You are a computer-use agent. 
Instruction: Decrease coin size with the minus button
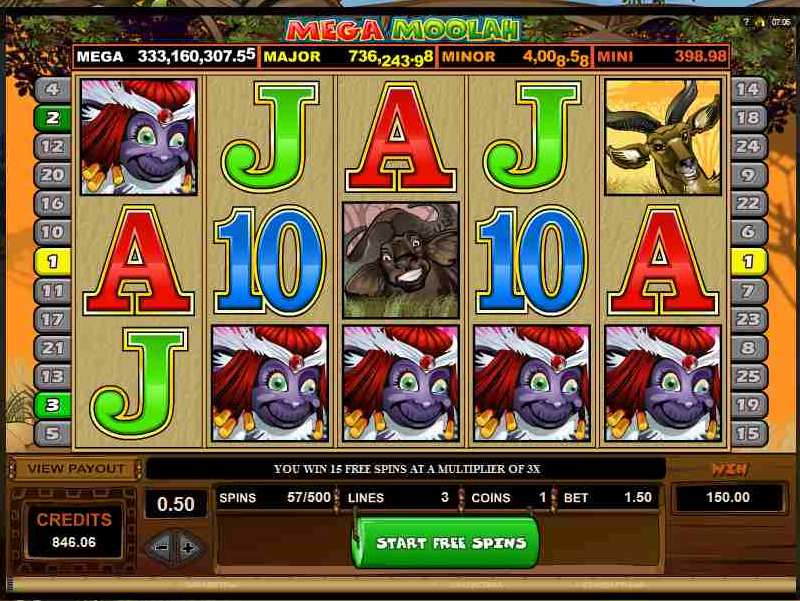[159, 547]
